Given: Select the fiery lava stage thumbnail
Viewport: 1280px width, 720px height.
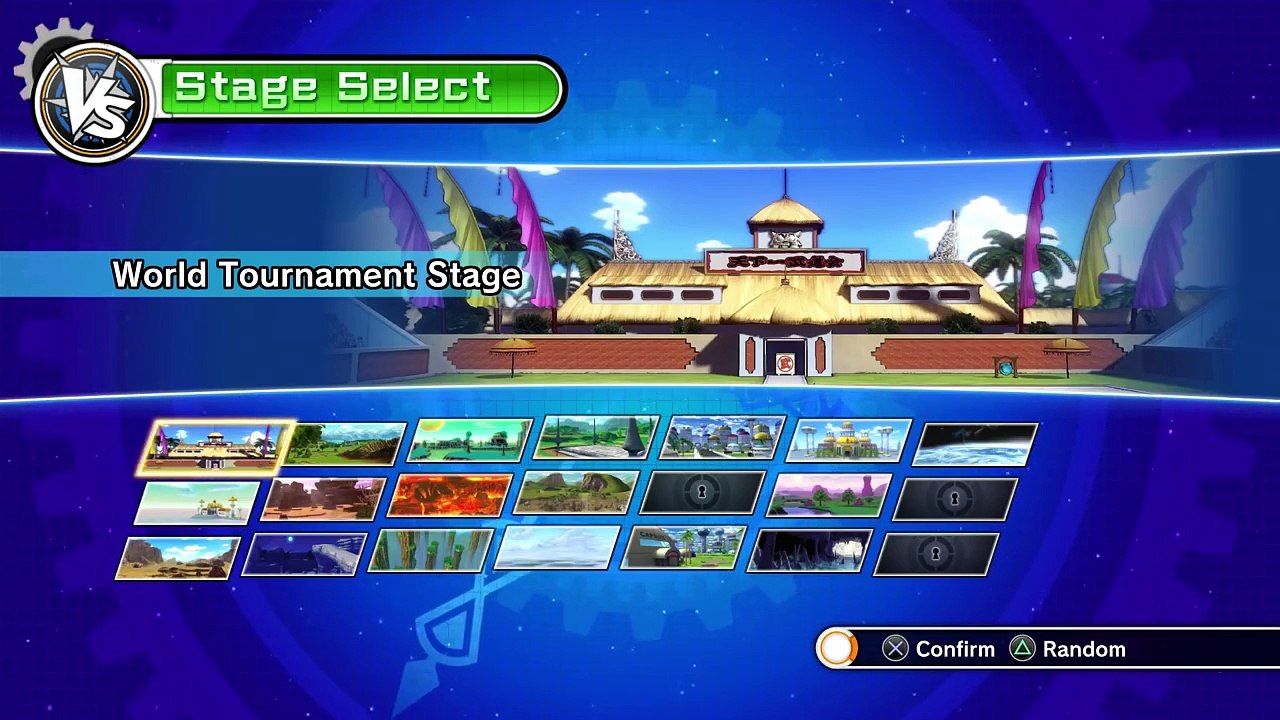Looking at the screenshot, I should [x=450, y=496].
